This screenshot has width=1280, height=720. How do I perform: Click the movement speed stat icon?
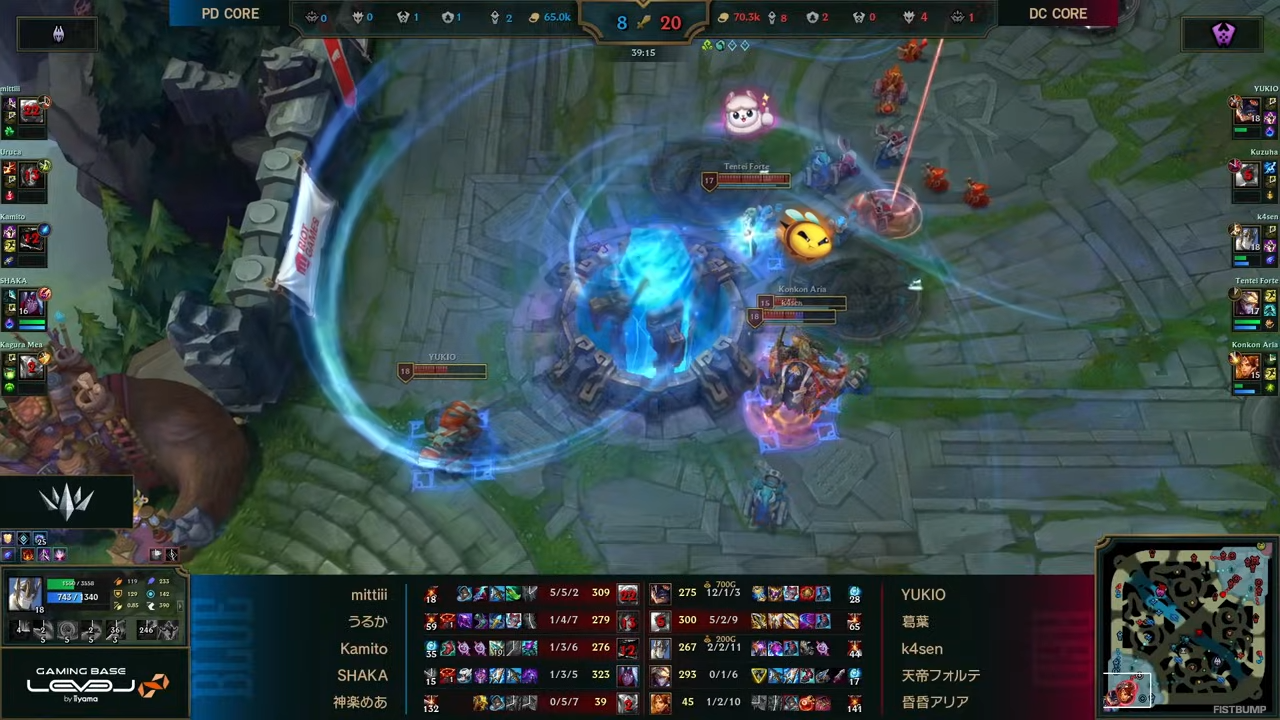point(152,605)
